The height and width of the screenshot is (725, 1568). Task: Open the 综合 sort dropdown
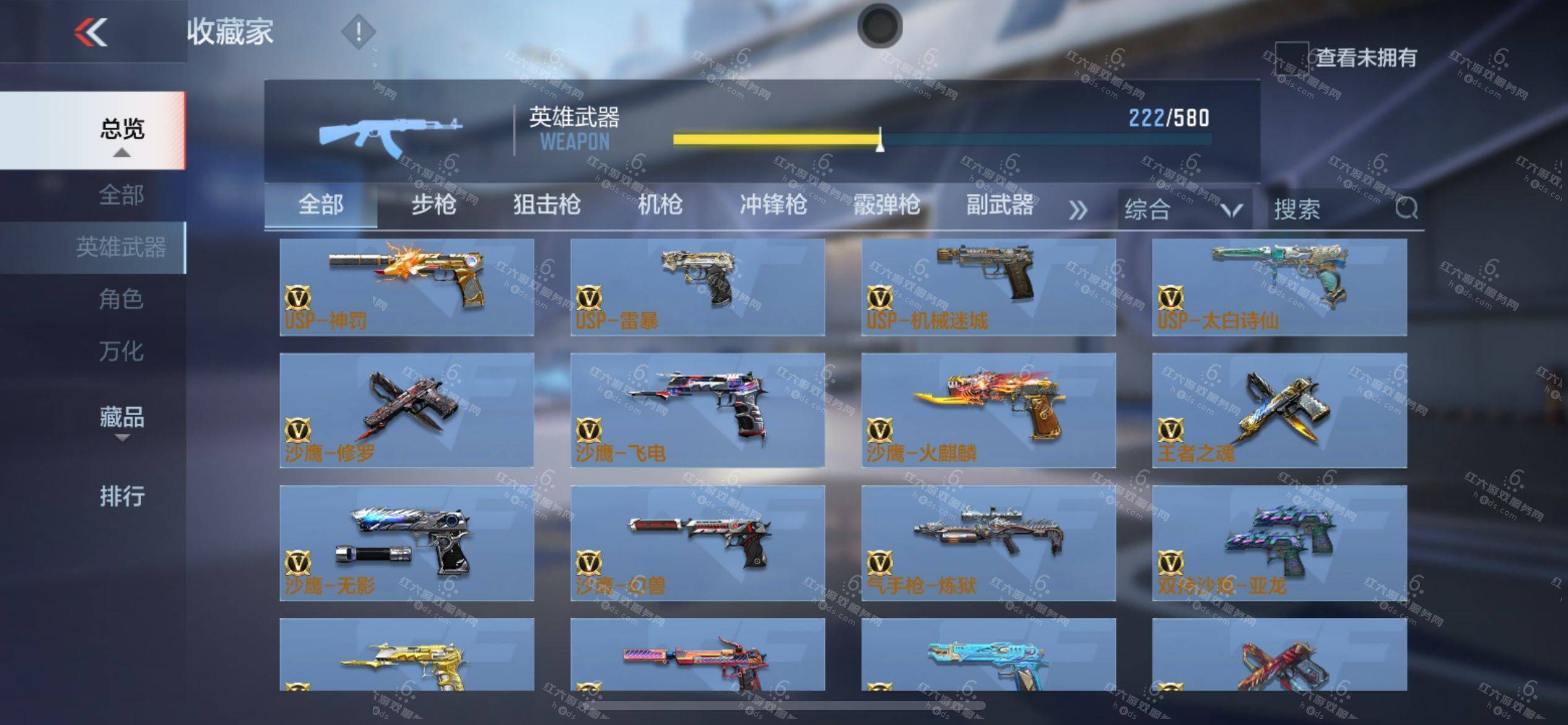pyautogui.click(x=1183, y=209)
